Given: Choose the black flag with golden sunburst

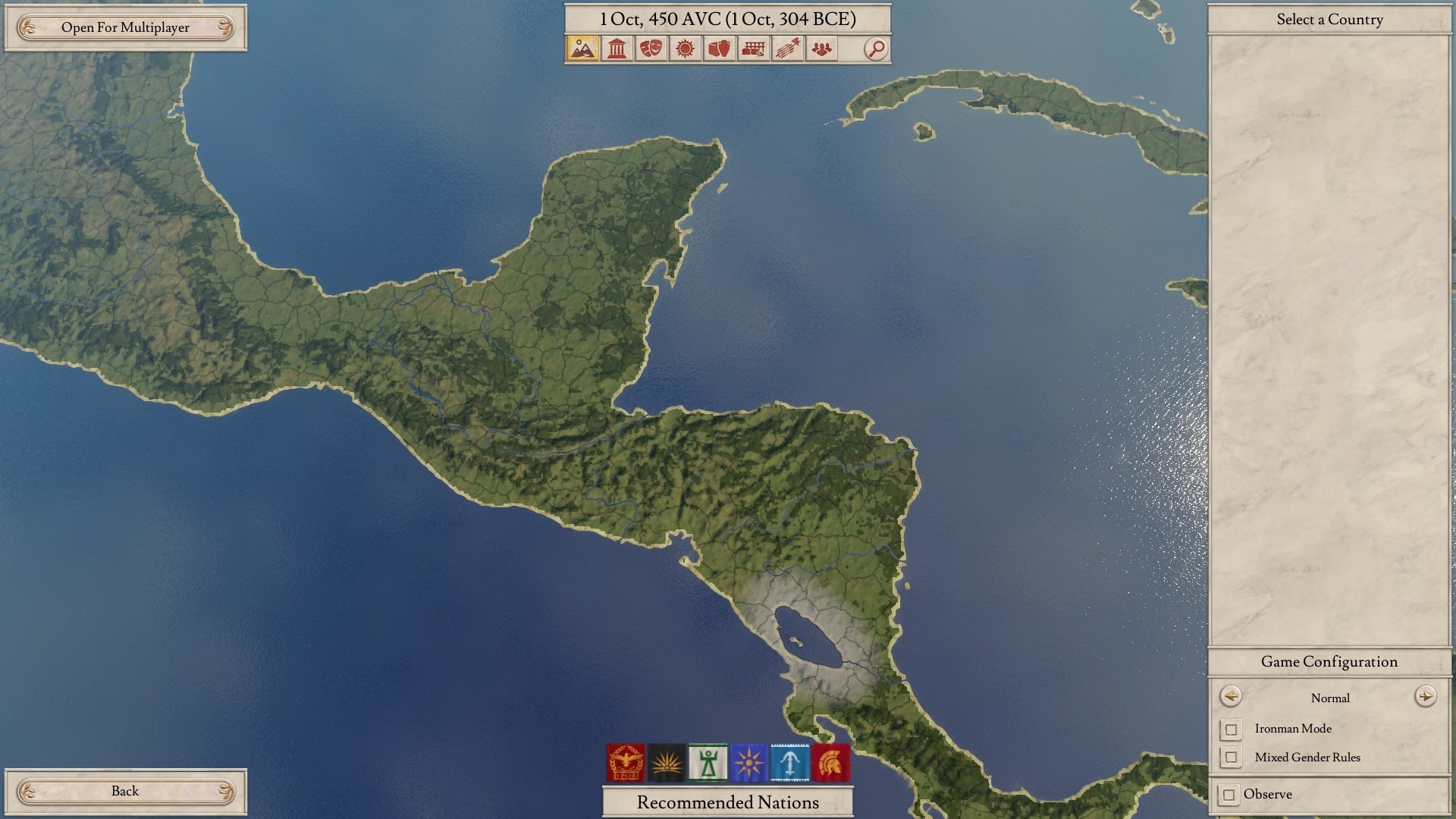Looking at the screenshot, I should 667,762.
